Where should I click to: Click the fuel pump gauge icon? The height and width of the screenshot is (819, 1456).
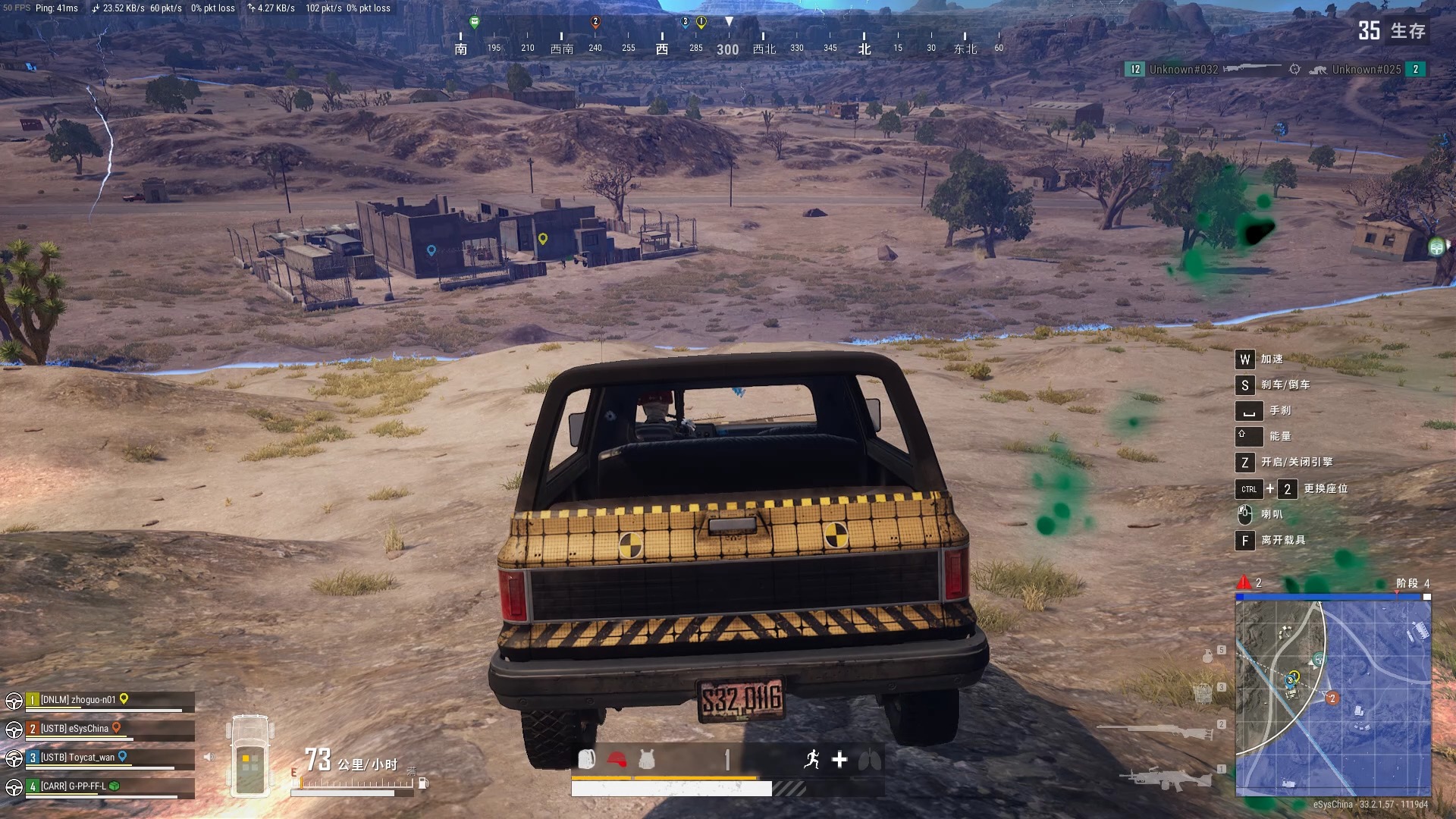pos(423,783)
